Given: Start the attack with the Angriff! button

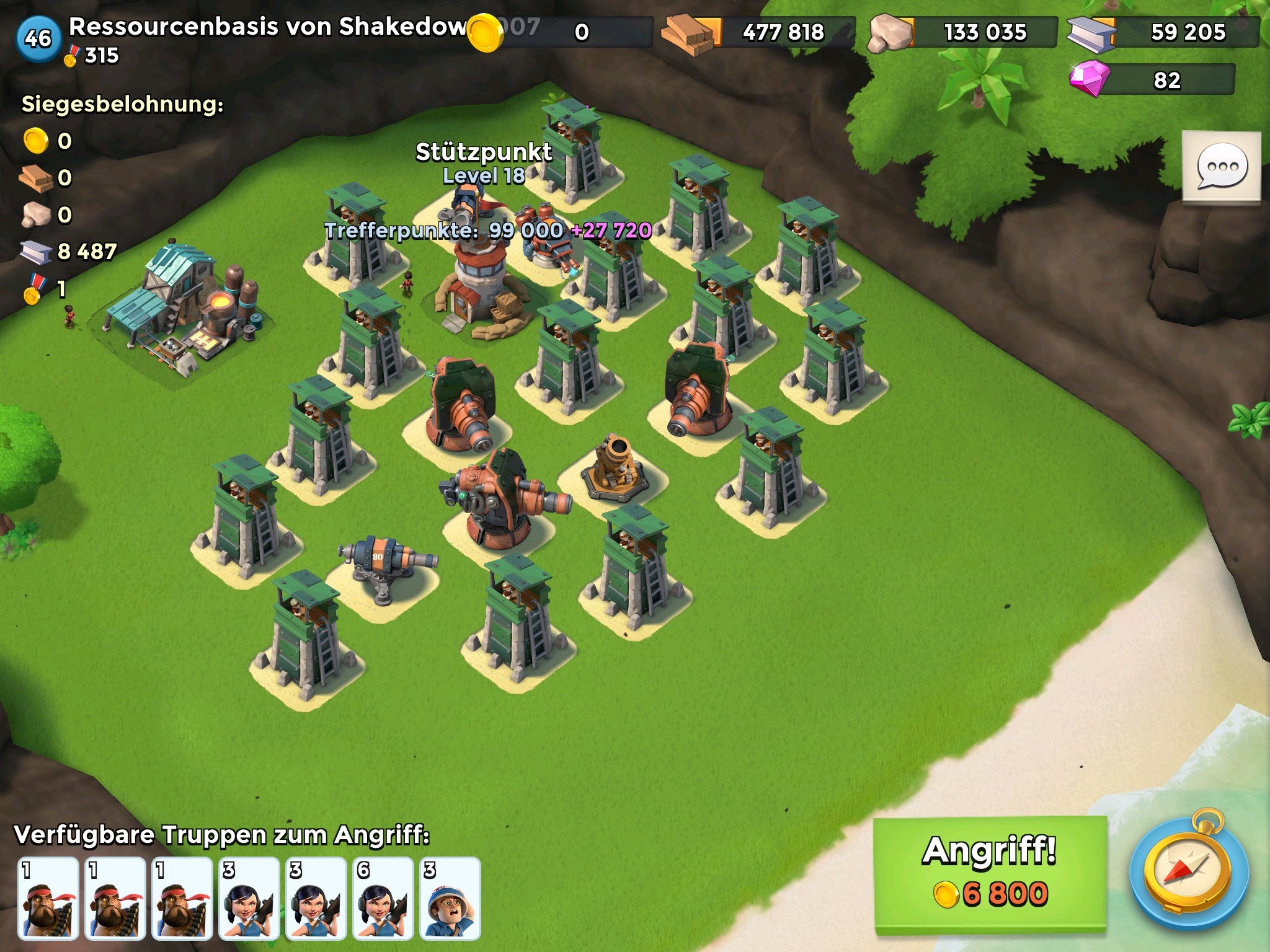Looking at the screenshot, I should click(990, 873).
